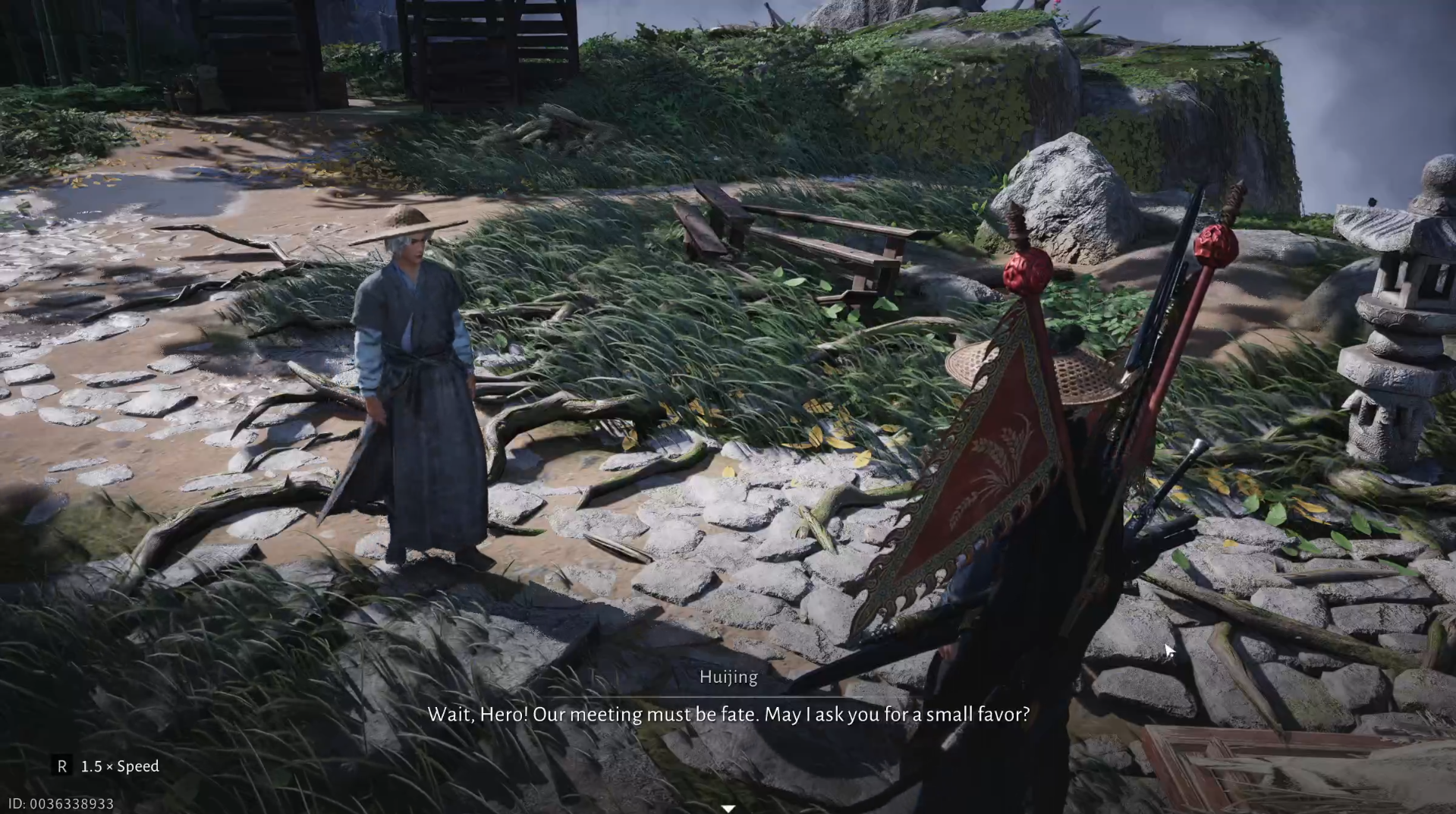Toggle the 1.5 × Speed dialogue option
Image resolution: width=1456 pixels, height=814 pixels.
[x=107, y=766]
